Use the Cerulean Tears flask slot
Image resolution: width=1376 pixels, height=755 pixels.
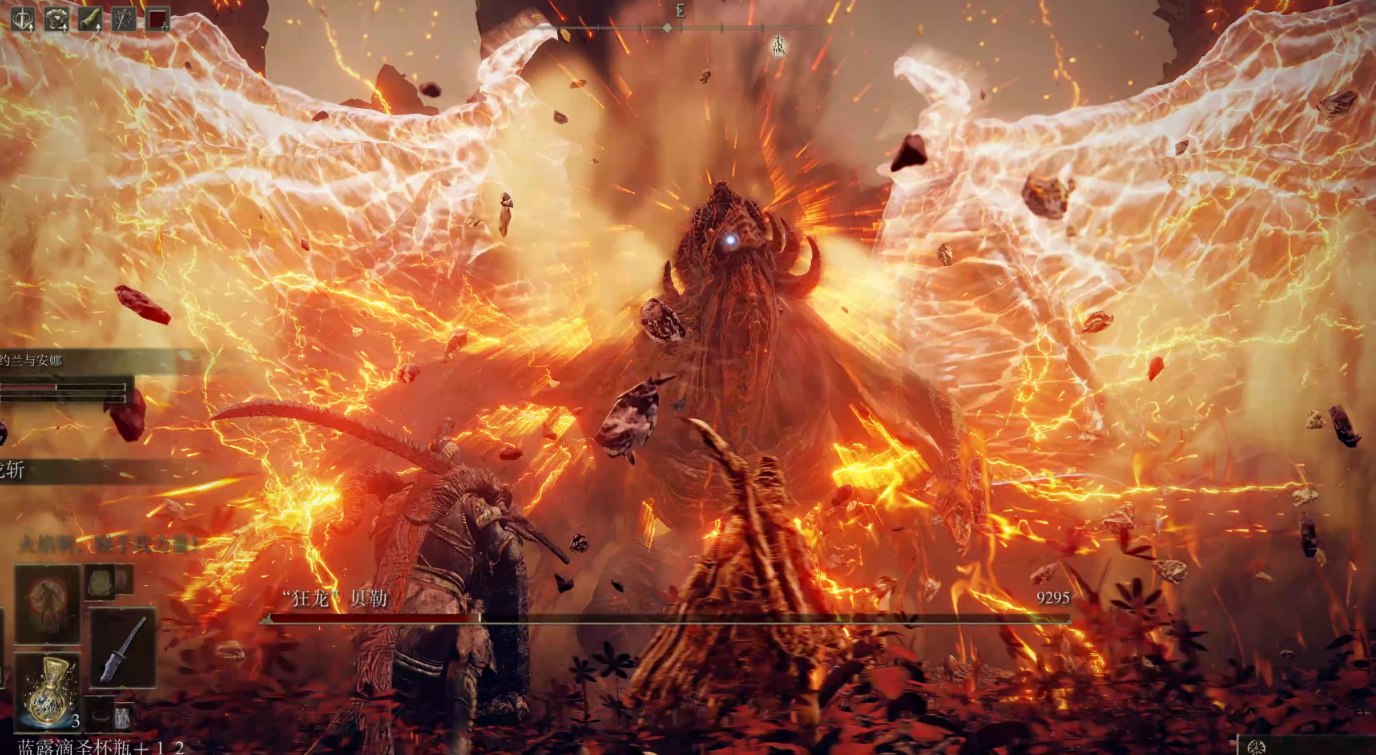(x=47, y=691)
